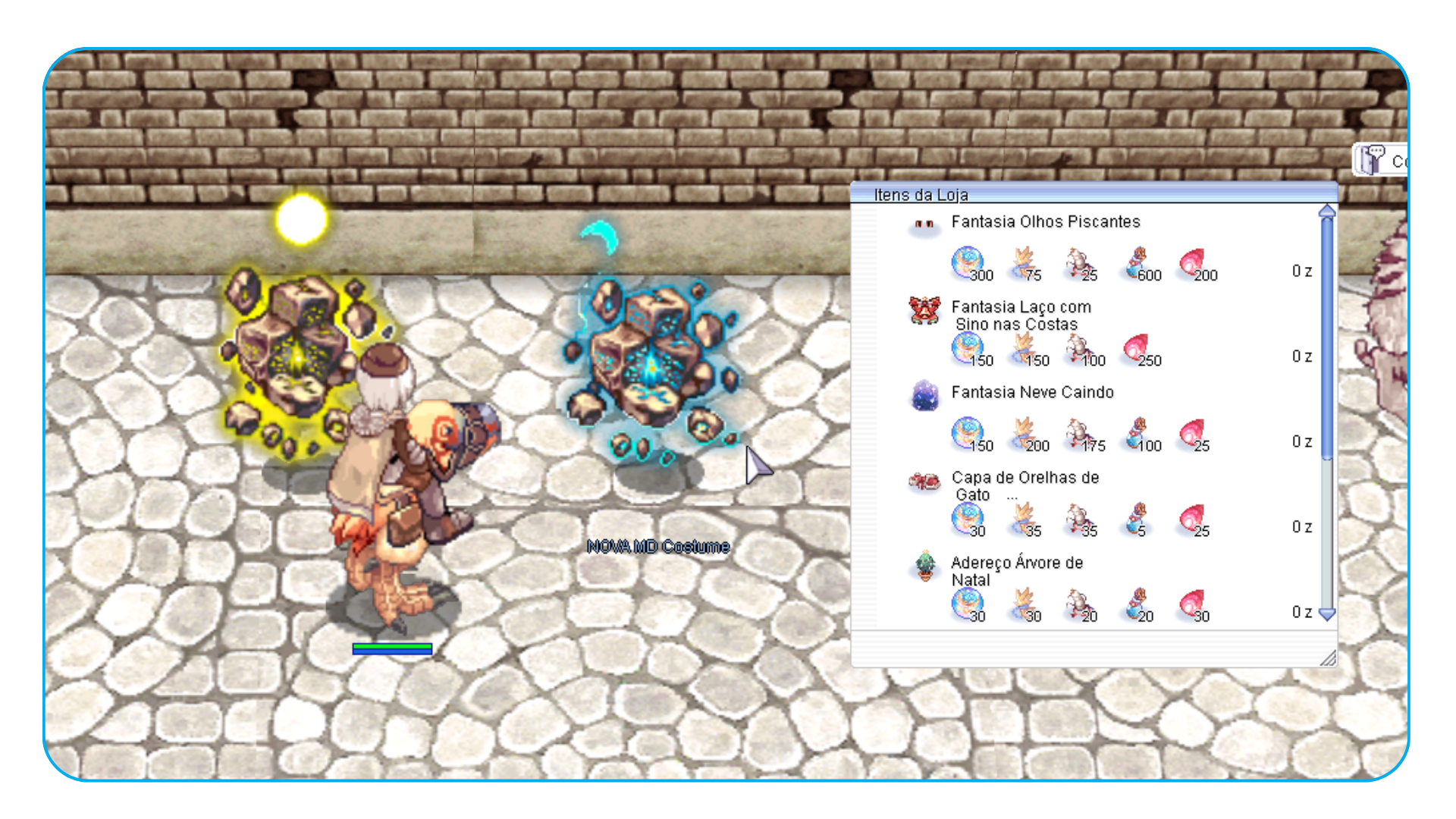The image size is (1456, 819).
Task: Select Capa de Orelhas de Gato
Action: point(1025,485)
